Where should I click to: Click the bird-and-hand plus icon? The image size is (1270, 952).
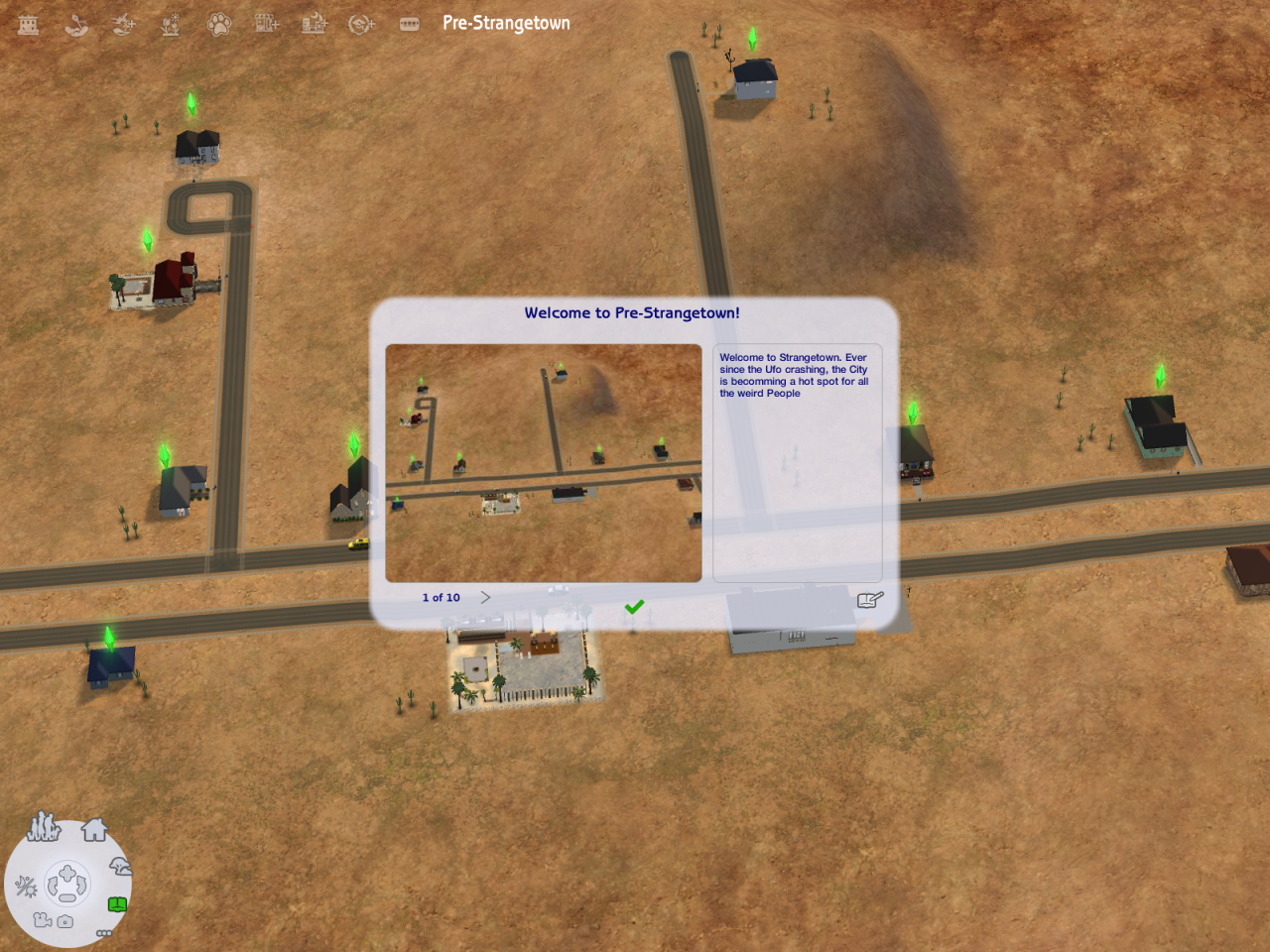tap(124, 24)
